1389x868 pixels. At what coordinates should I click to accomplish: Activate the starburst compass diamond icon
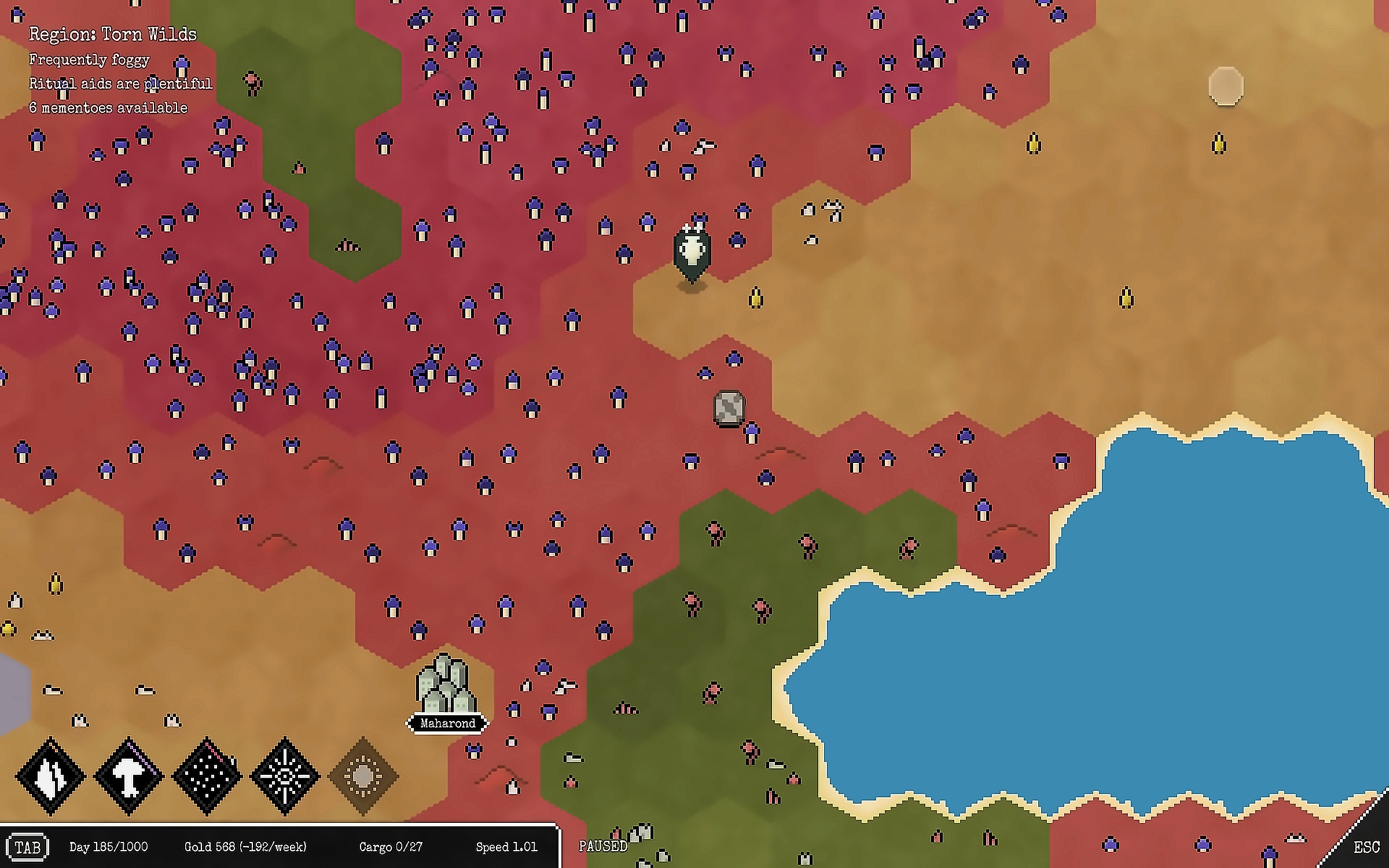click(285, 776)
